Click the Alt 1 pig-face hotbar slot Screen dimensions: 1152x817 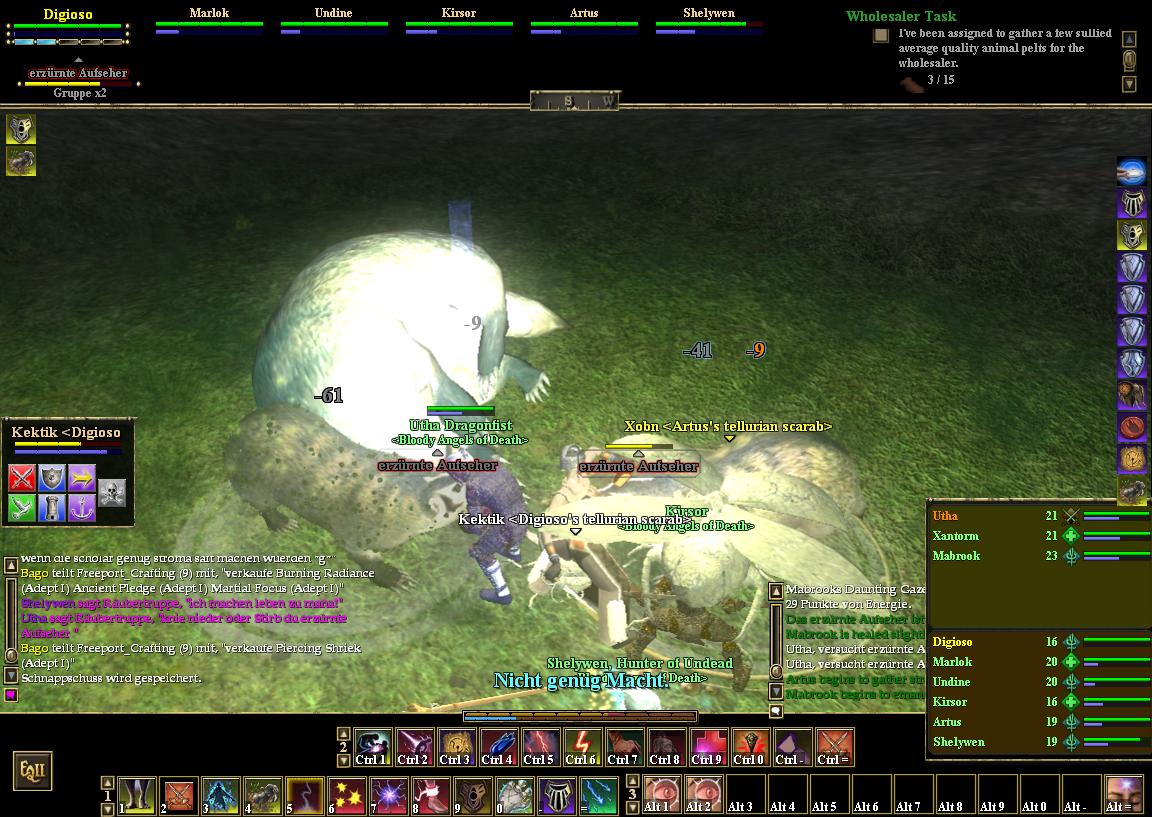point(661,794)
